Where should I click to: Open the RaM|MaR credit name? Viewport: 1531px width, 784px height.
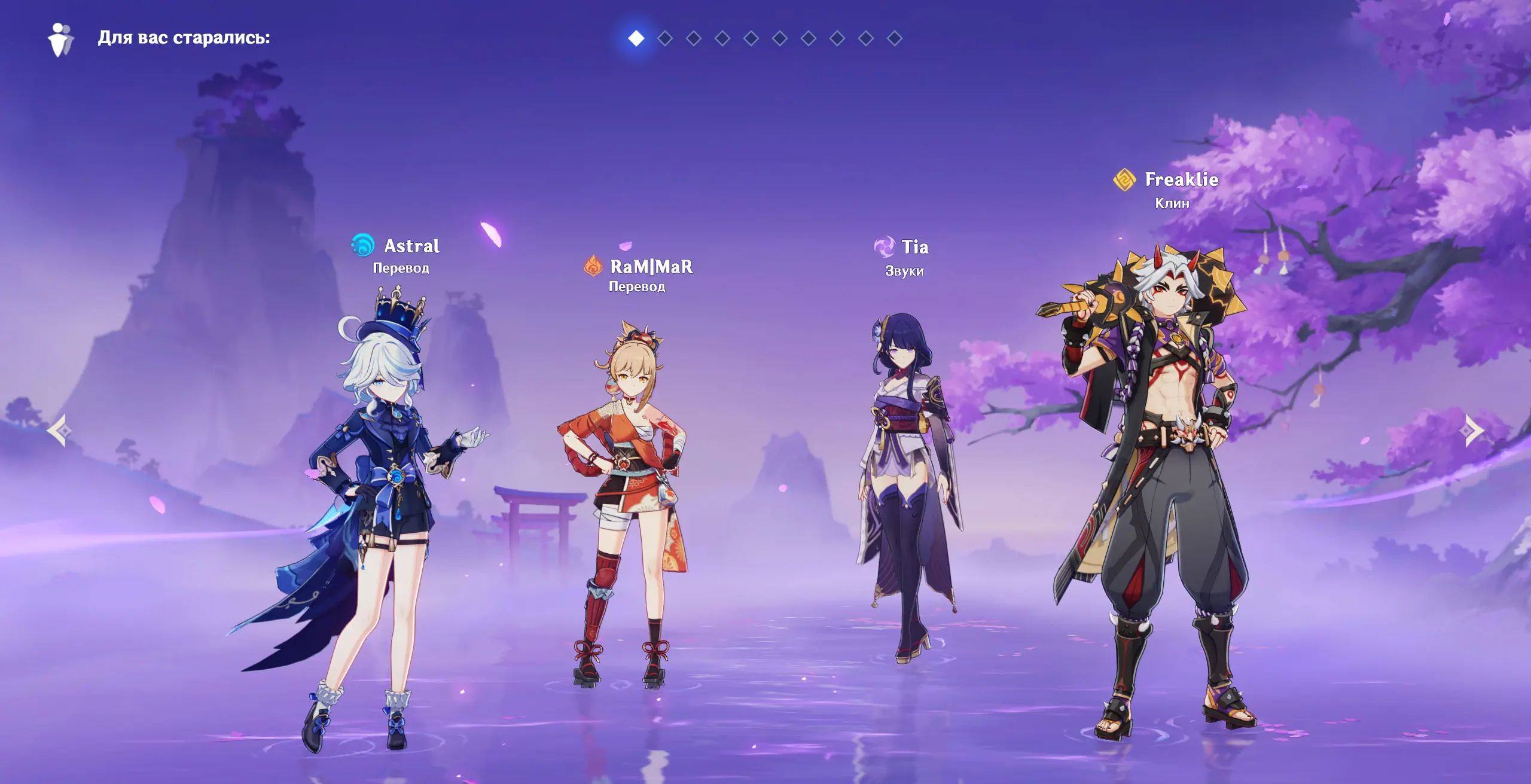(651, 266)
